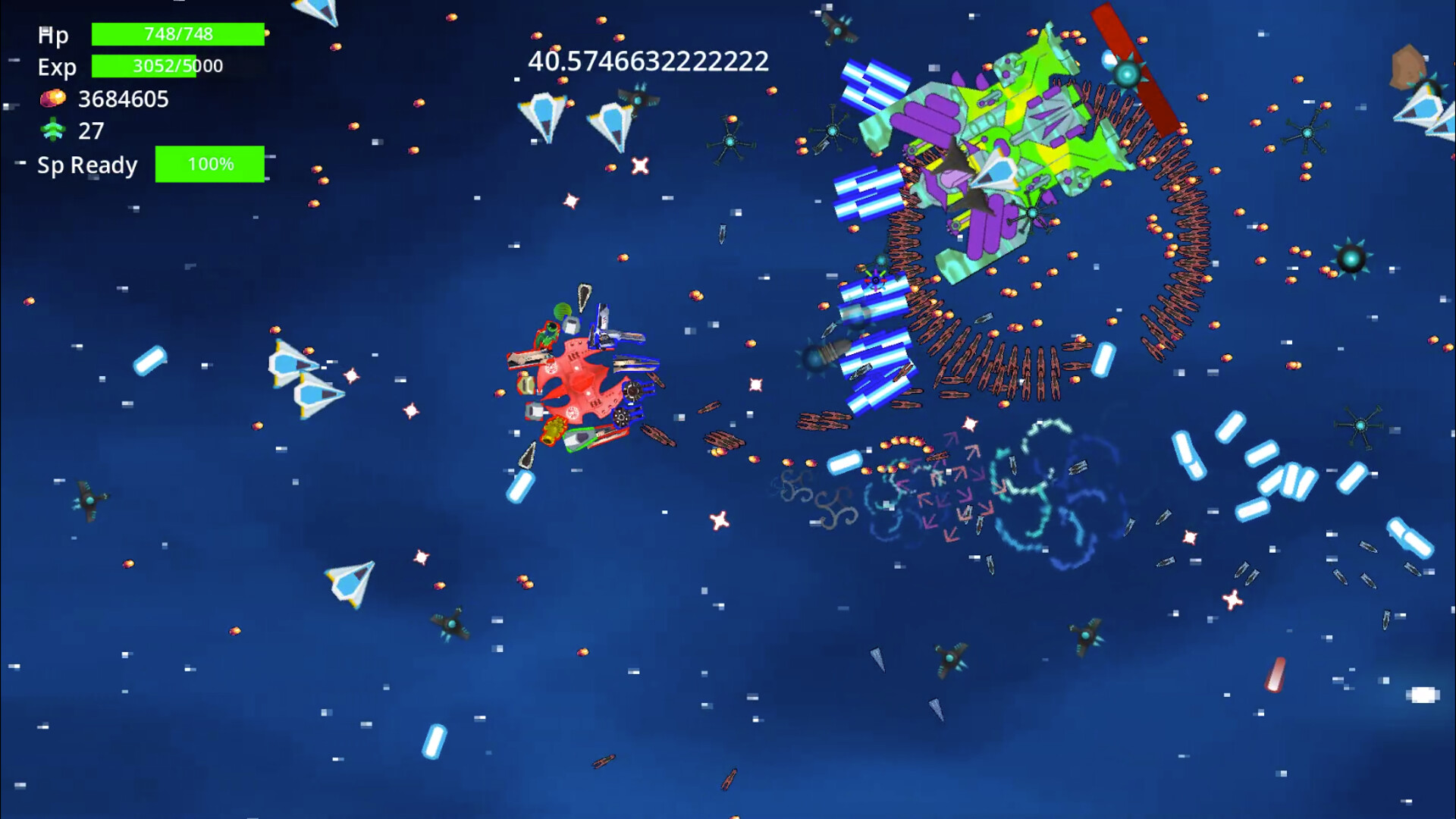
Task: Select the green ship counter icon showing 27
Action: click(x=52, y=130)
